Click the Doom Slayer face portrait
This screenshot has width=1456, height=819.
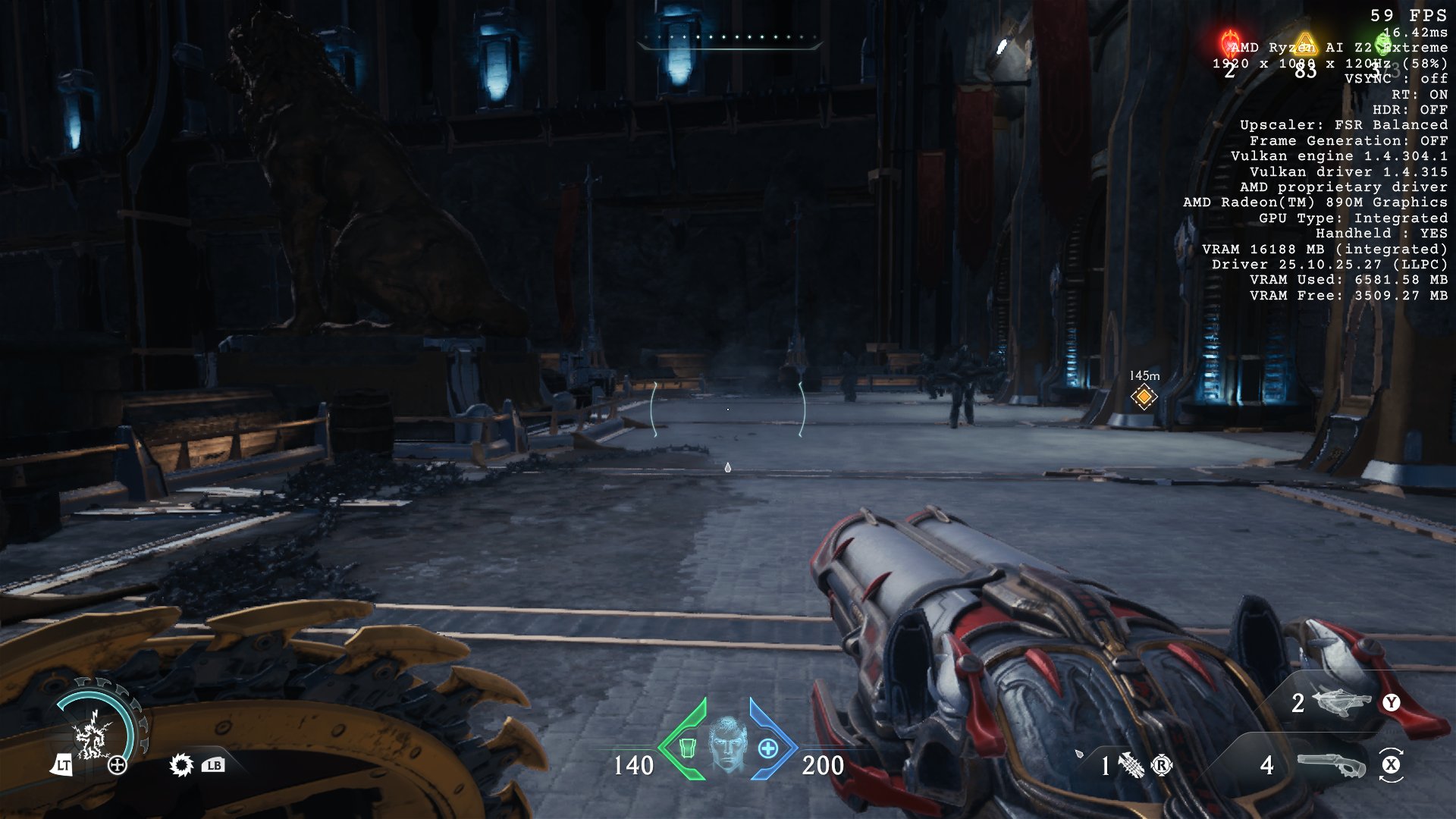[x=727, y=743]
